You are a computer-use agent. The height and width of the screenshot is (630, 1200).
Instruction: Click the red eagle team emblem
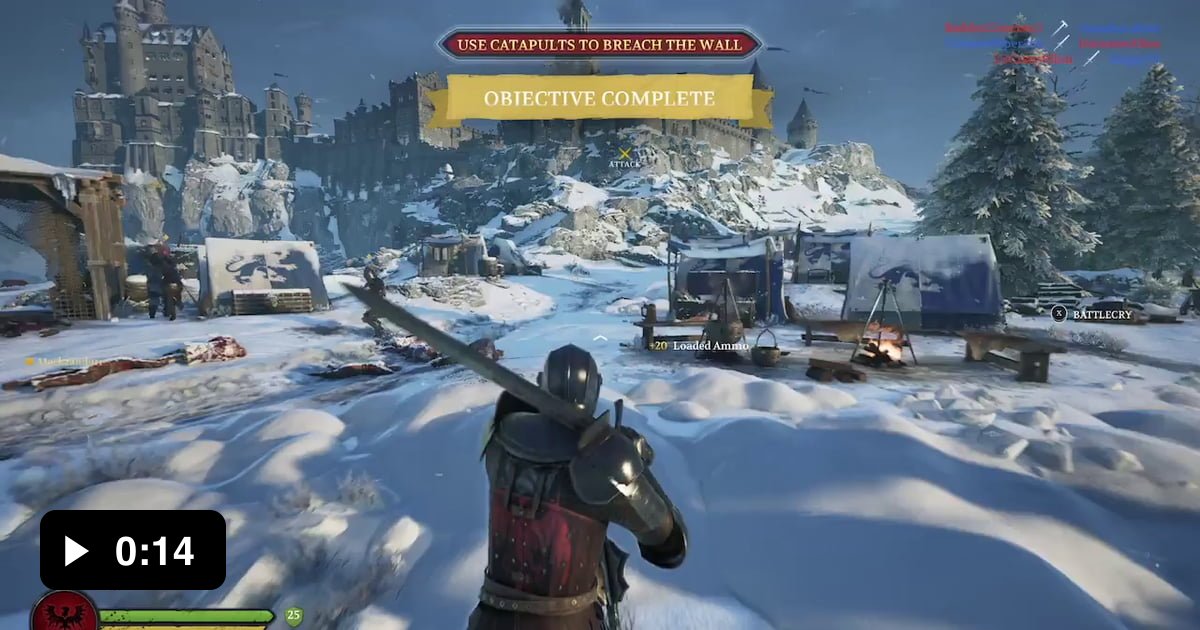[x=64, y=613]
